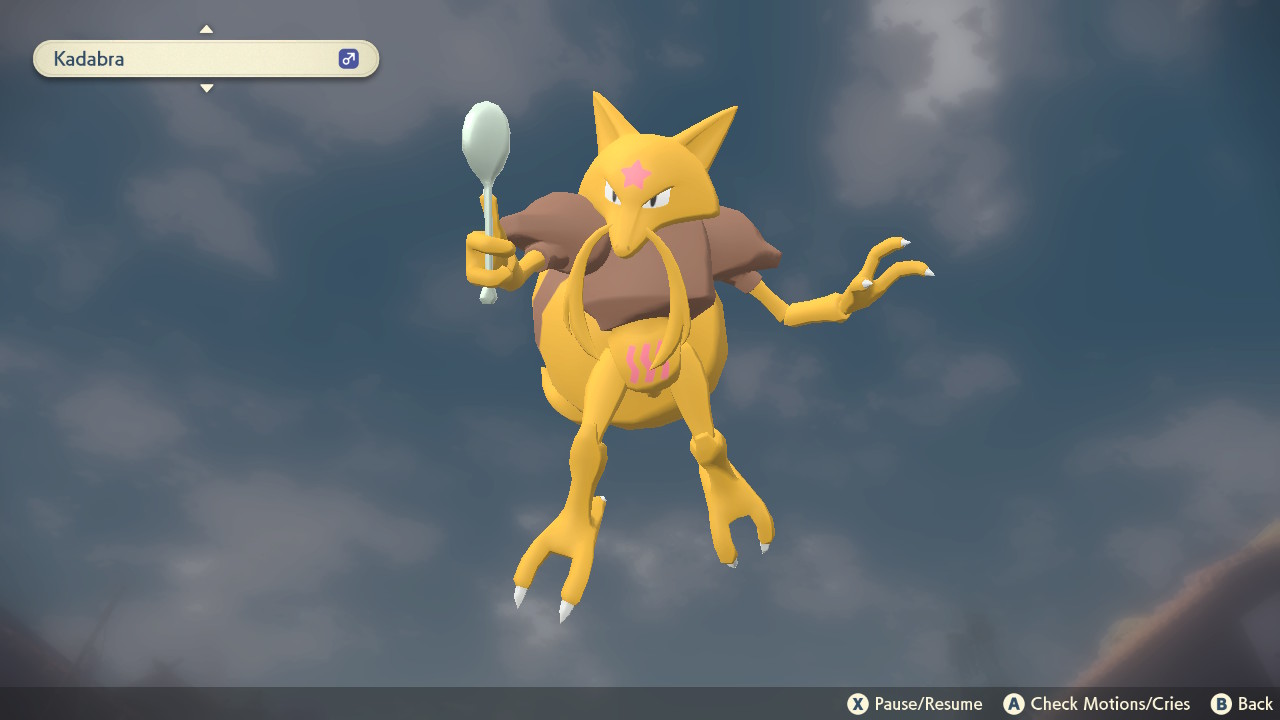Select the blue gender badge on the nameplate

tap(347, 58)
